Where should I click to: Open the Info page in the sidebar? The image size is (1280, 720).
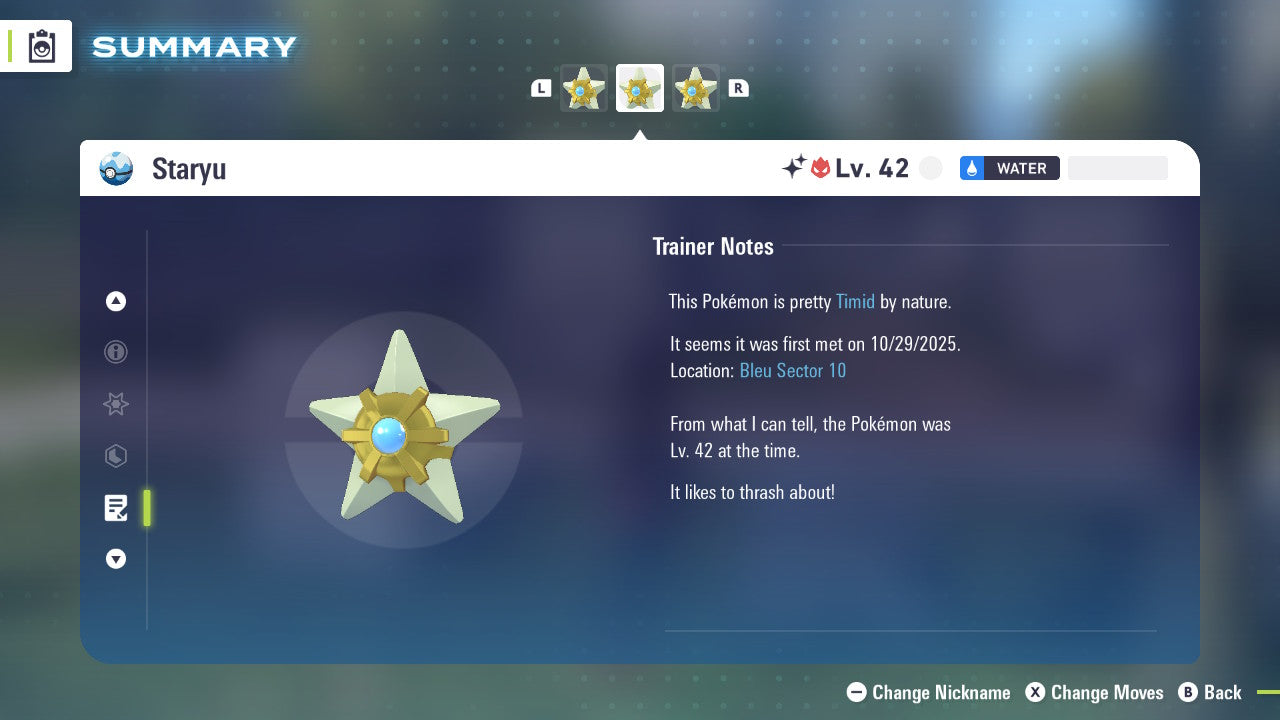coord(116,352)
